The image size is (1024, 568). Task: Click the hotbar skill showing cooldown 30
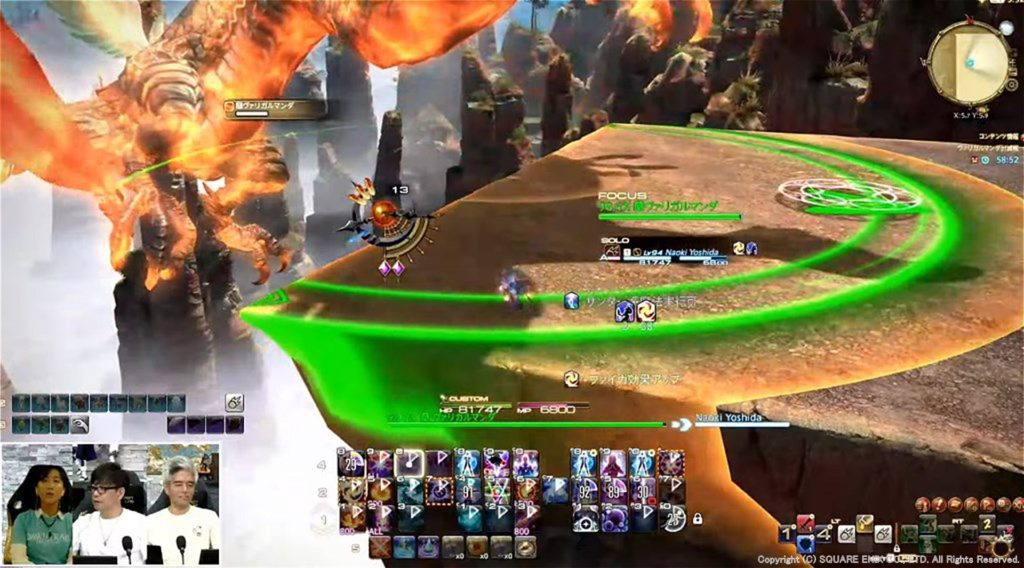click(x=643, y=491)
